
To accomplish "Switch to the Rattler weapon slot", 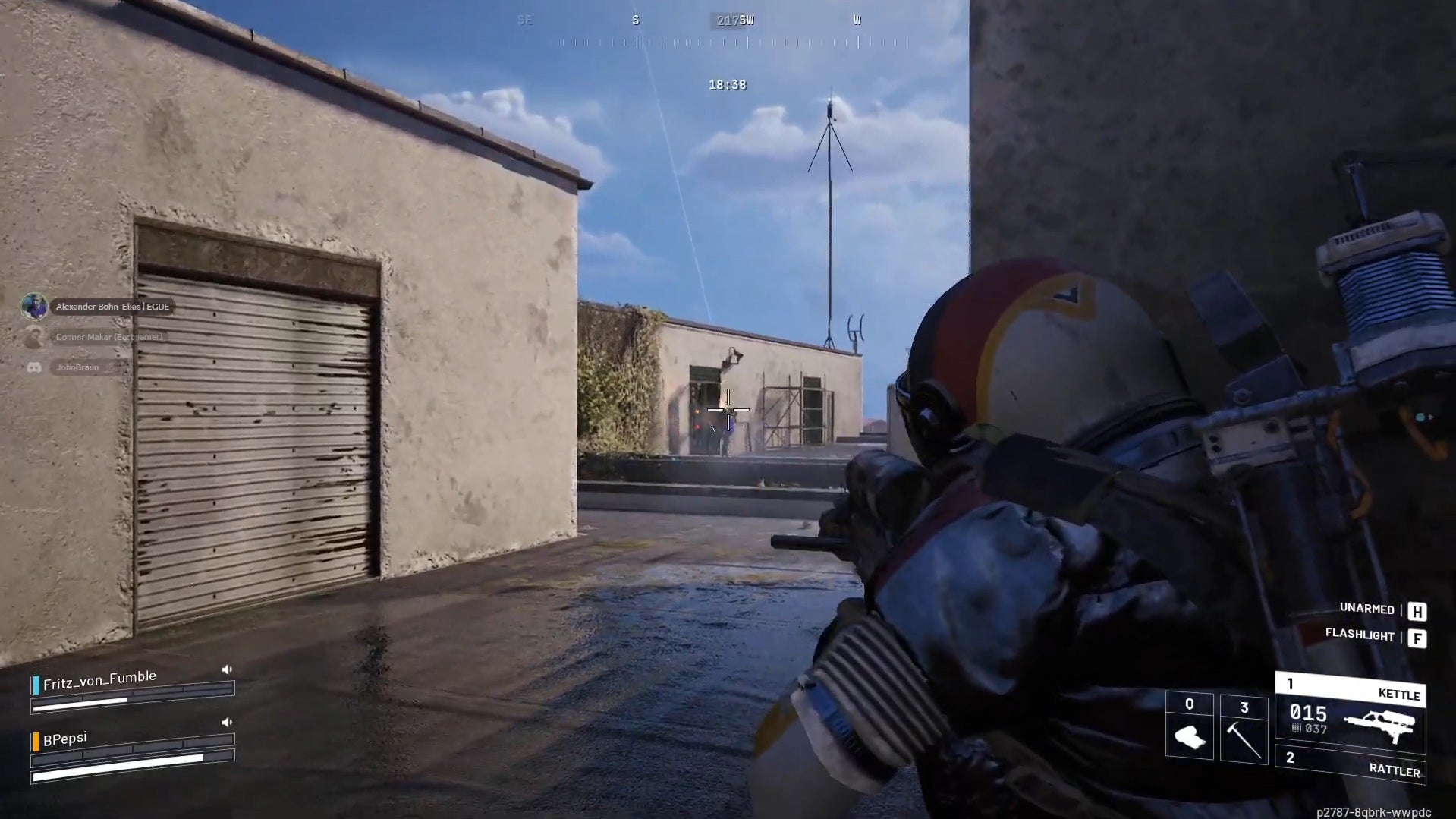I will 1350,764.
